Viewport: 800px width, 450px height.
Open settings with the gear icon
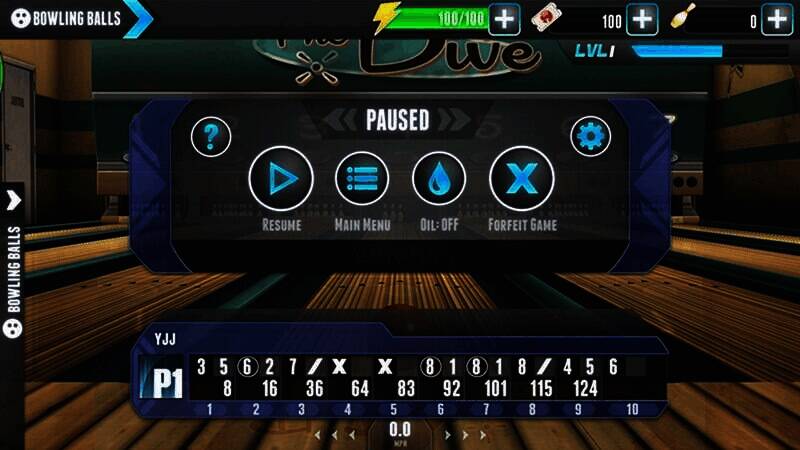click(590, 136)
